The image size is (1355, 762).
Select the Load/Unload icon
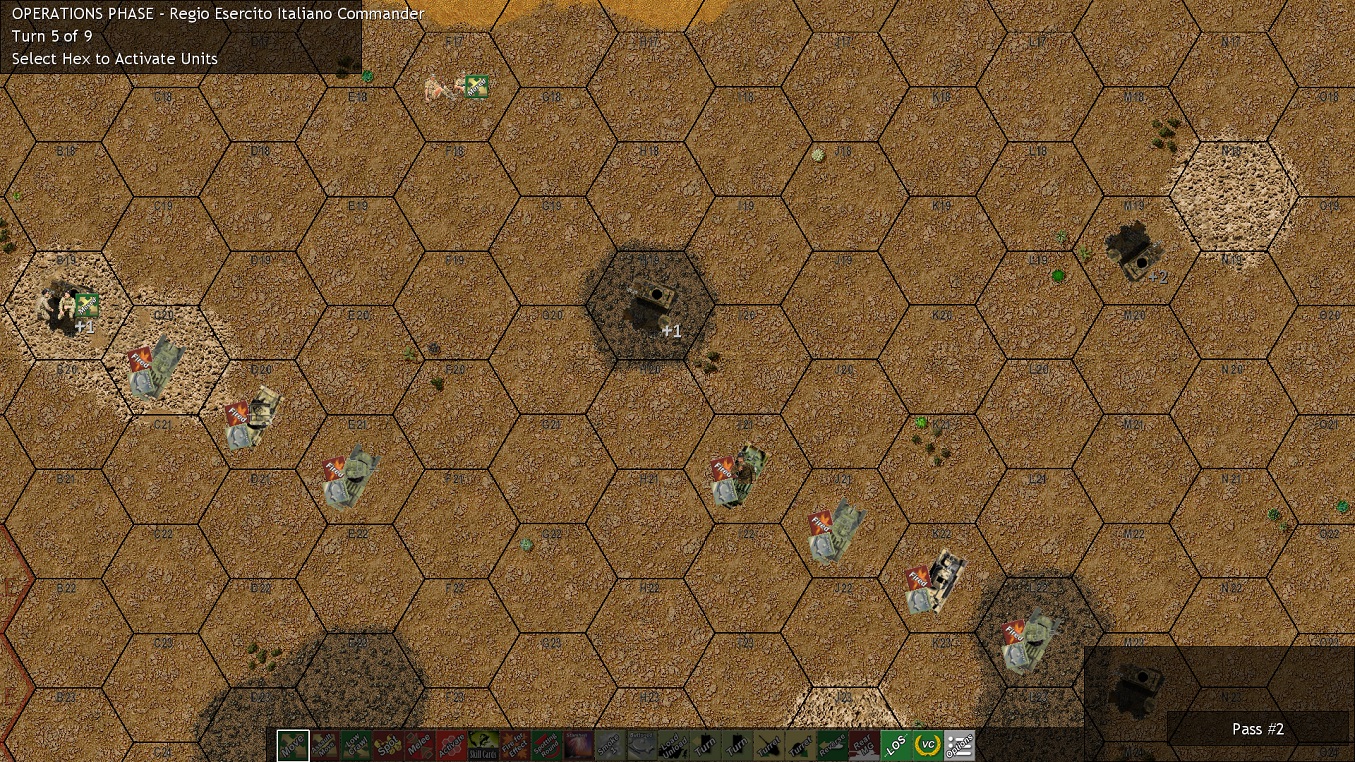pos(676,745)
